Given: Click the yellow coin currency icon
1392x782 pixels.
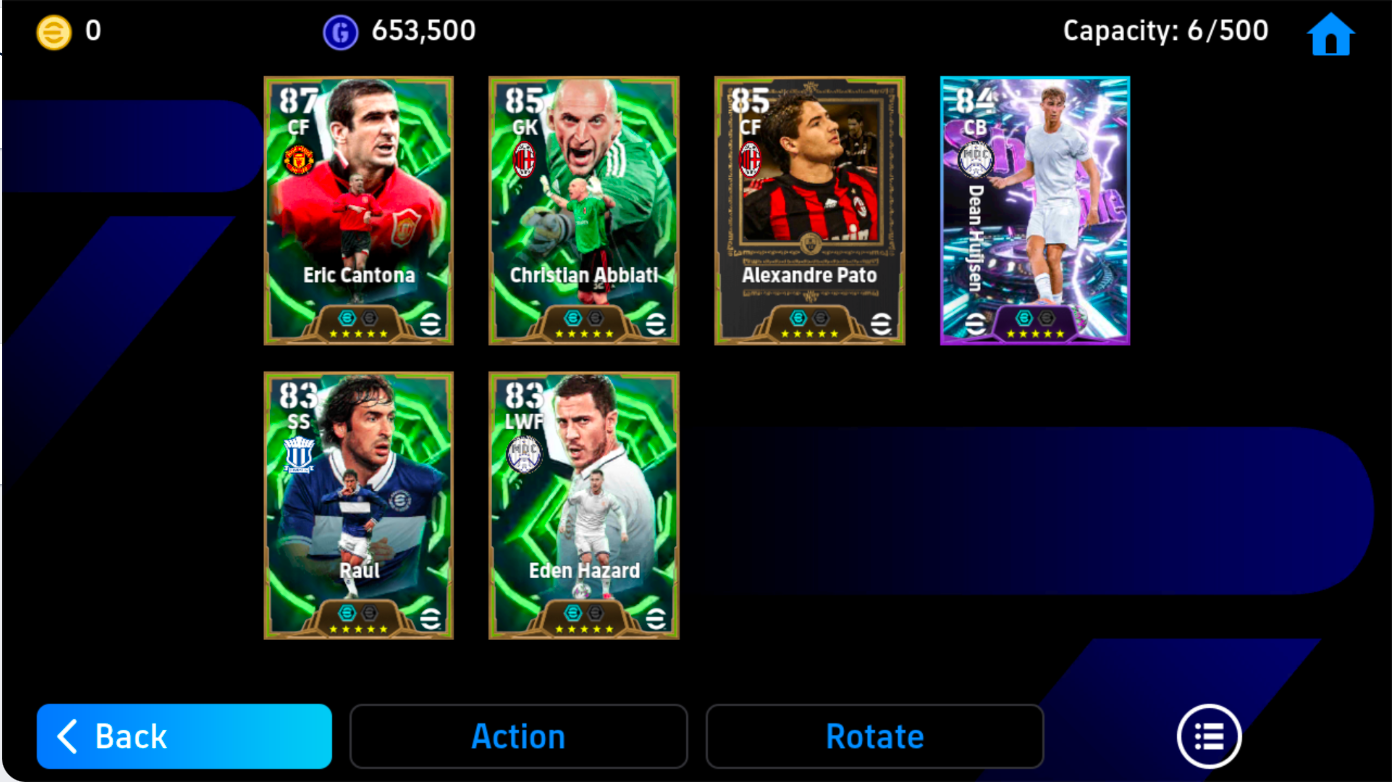Looking at the screenshot, I should 52,30.
